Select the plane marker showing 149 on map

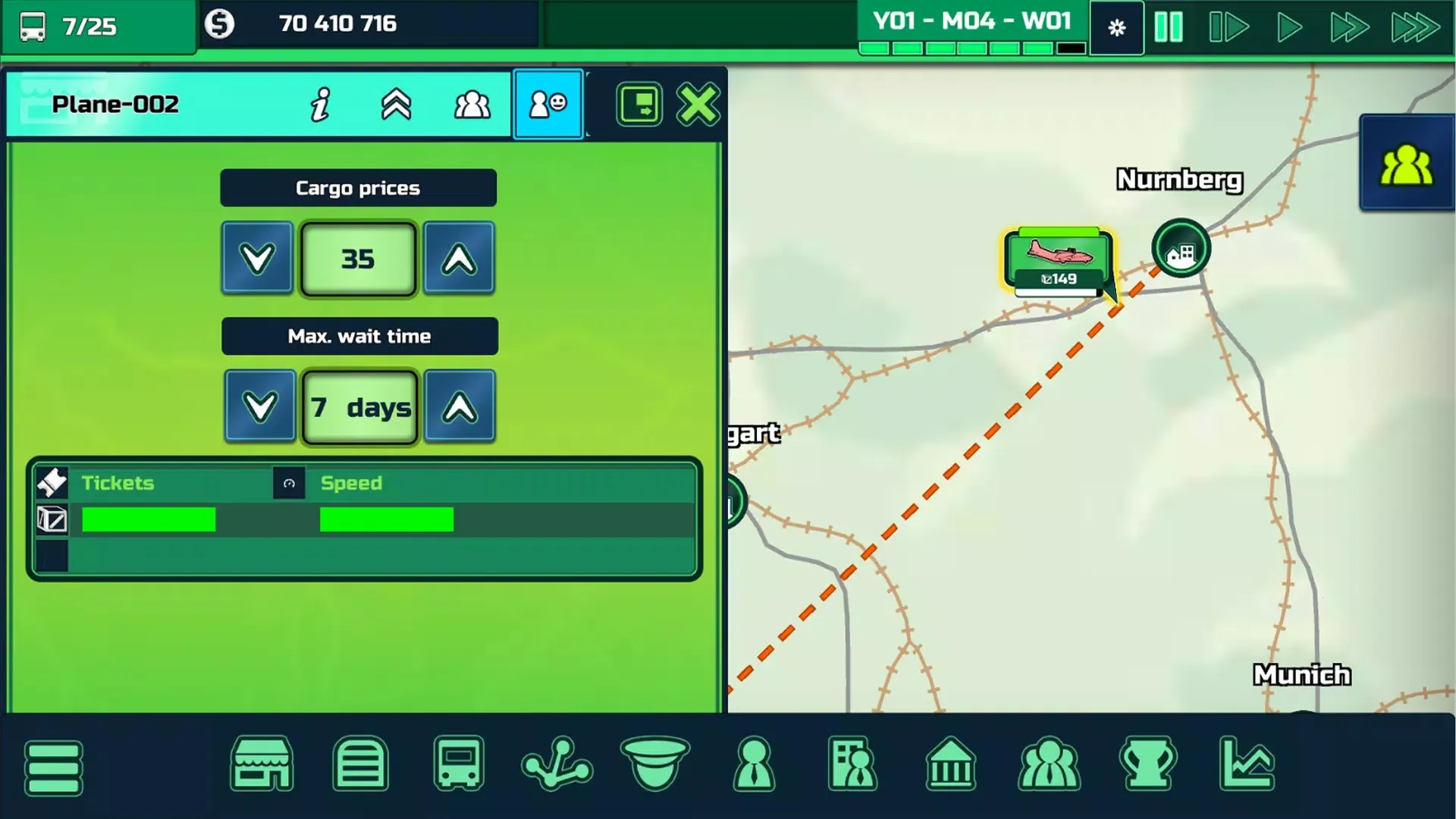point(1057,258)
